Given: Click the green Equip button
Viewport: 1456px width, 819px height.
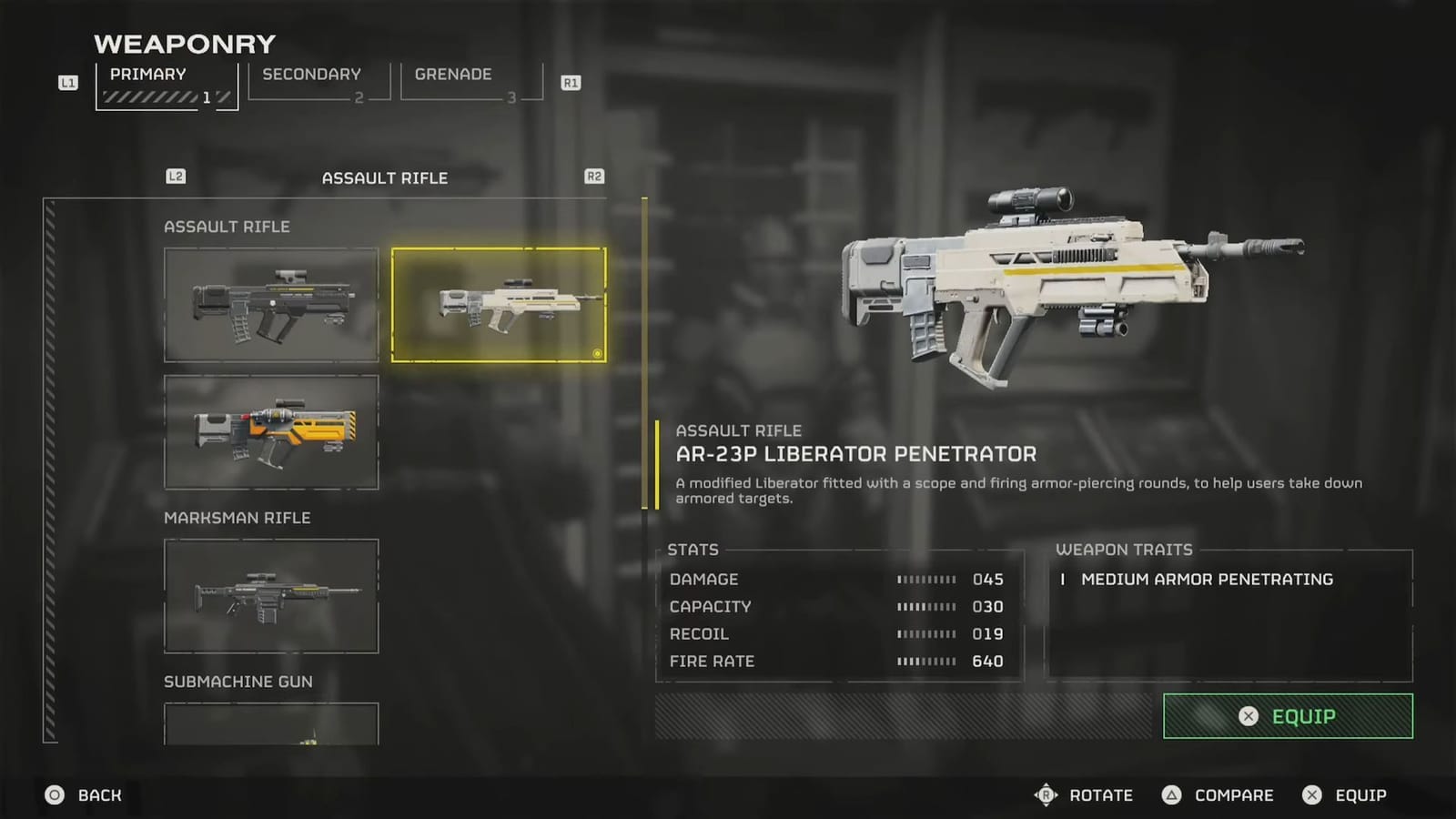Looking at the screenshot, I should click(x=1288, y=716).
